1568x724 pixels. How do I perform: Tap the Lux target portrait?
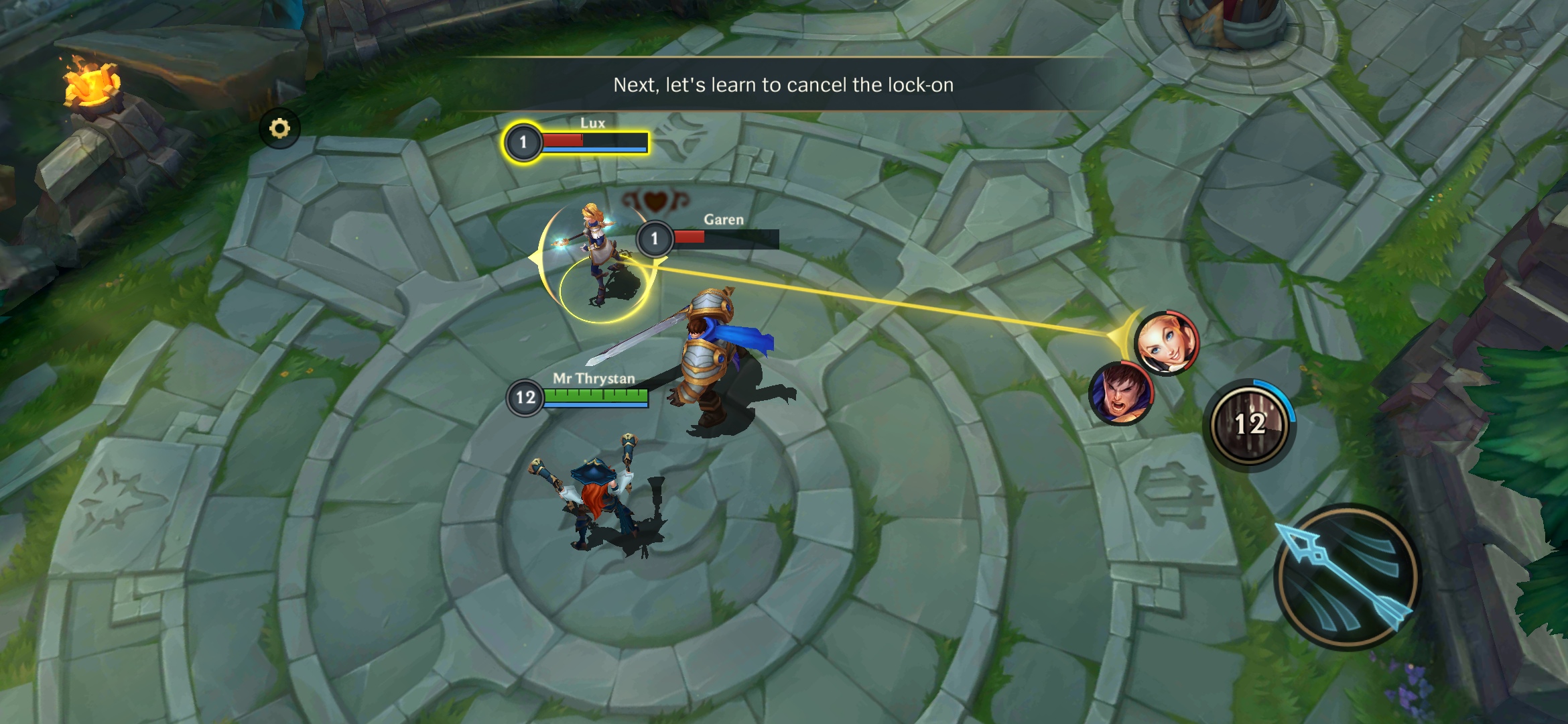(1167, 343)
